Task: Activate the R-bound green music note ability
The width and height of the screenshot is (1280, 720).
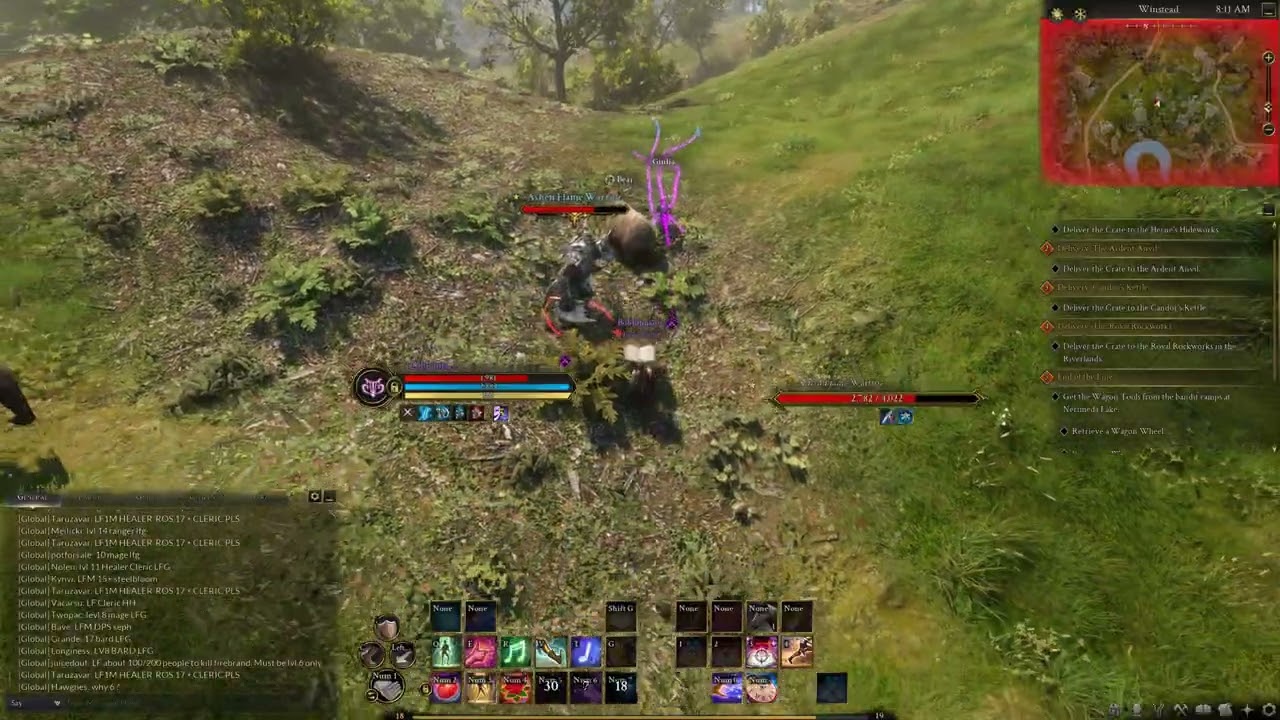Action: (515, 653)
